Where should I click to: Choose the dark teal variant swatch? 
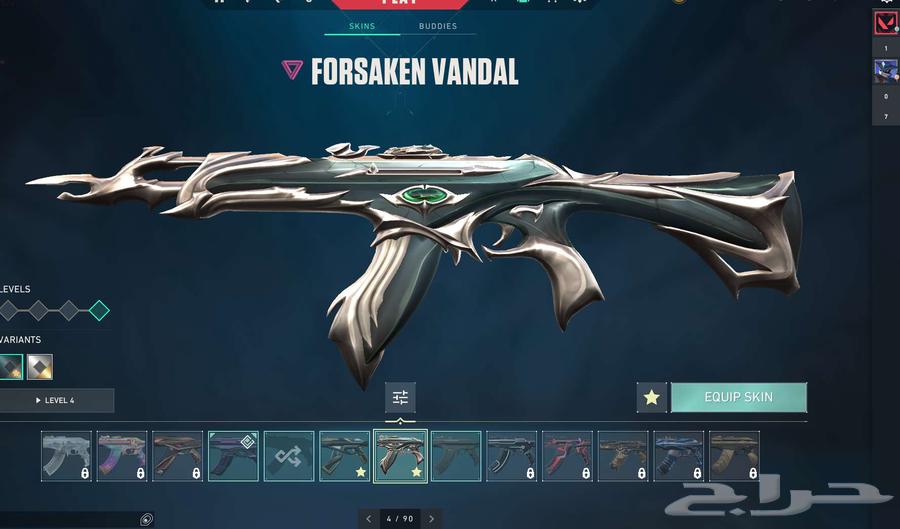click(x=11, y=367)
